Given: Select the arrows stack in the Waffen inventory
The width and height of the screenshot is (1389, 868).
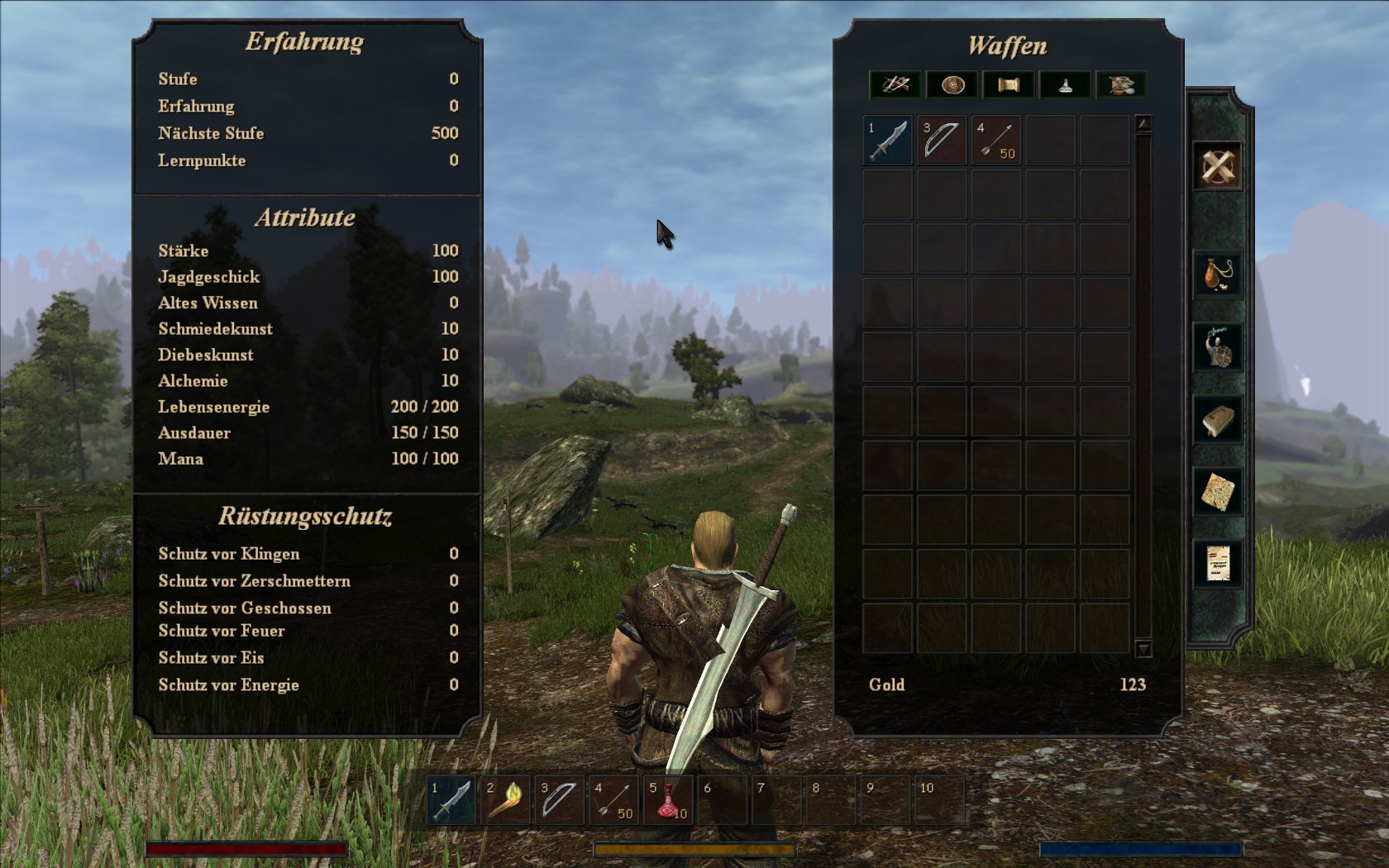Looking at the screenshot, I should pyautogui.click(x=996, y=140).
